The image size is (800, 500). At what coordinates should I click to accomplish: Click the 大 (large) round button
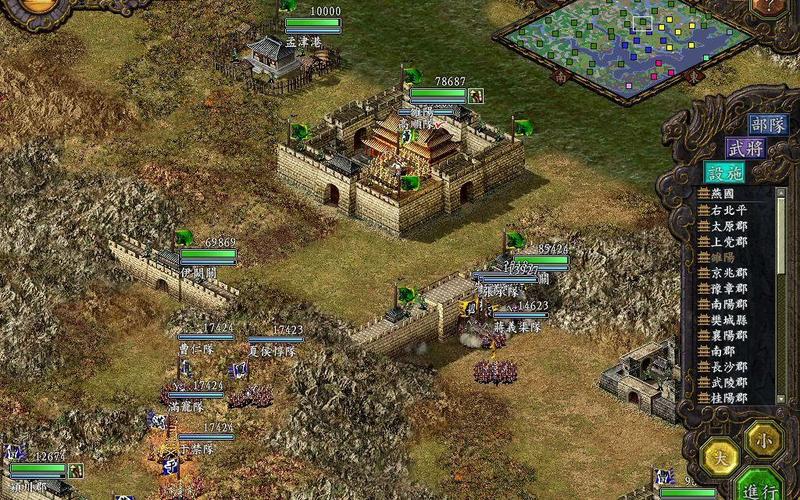(718, 457)
